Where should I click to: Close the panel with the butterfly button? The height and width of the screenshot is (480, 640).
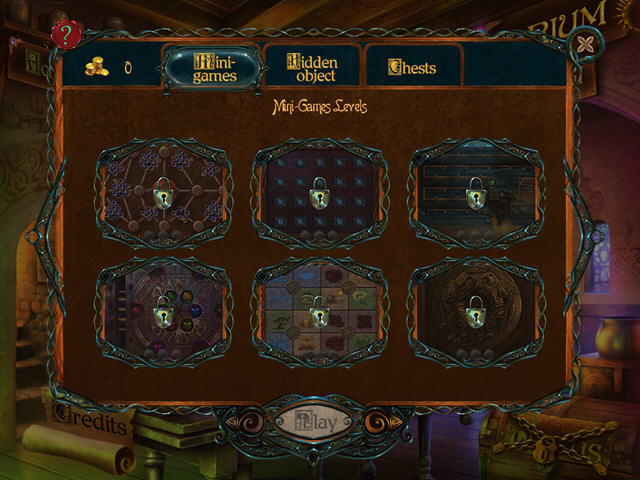[x=582, y=46]
